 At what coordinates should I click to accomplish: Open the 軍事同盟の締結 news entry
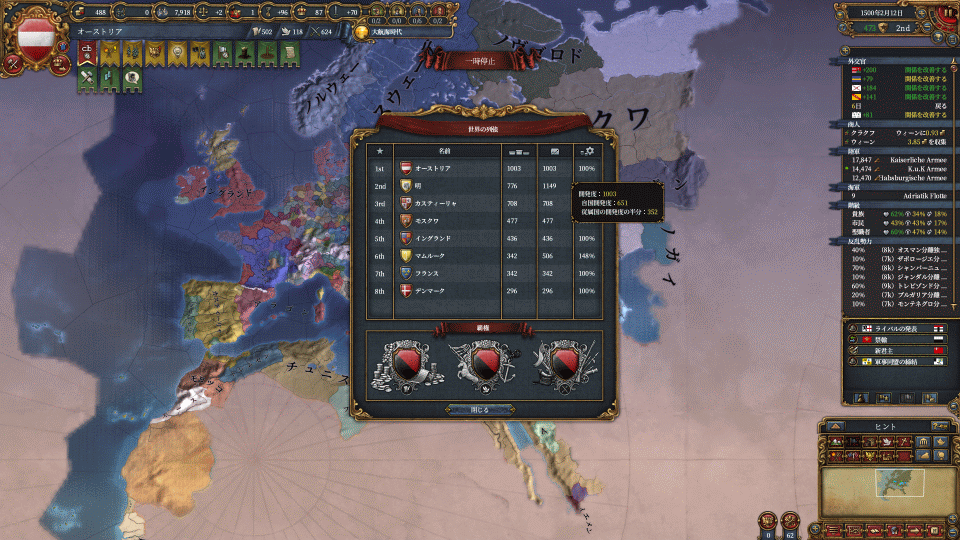(x=897, y=361)
